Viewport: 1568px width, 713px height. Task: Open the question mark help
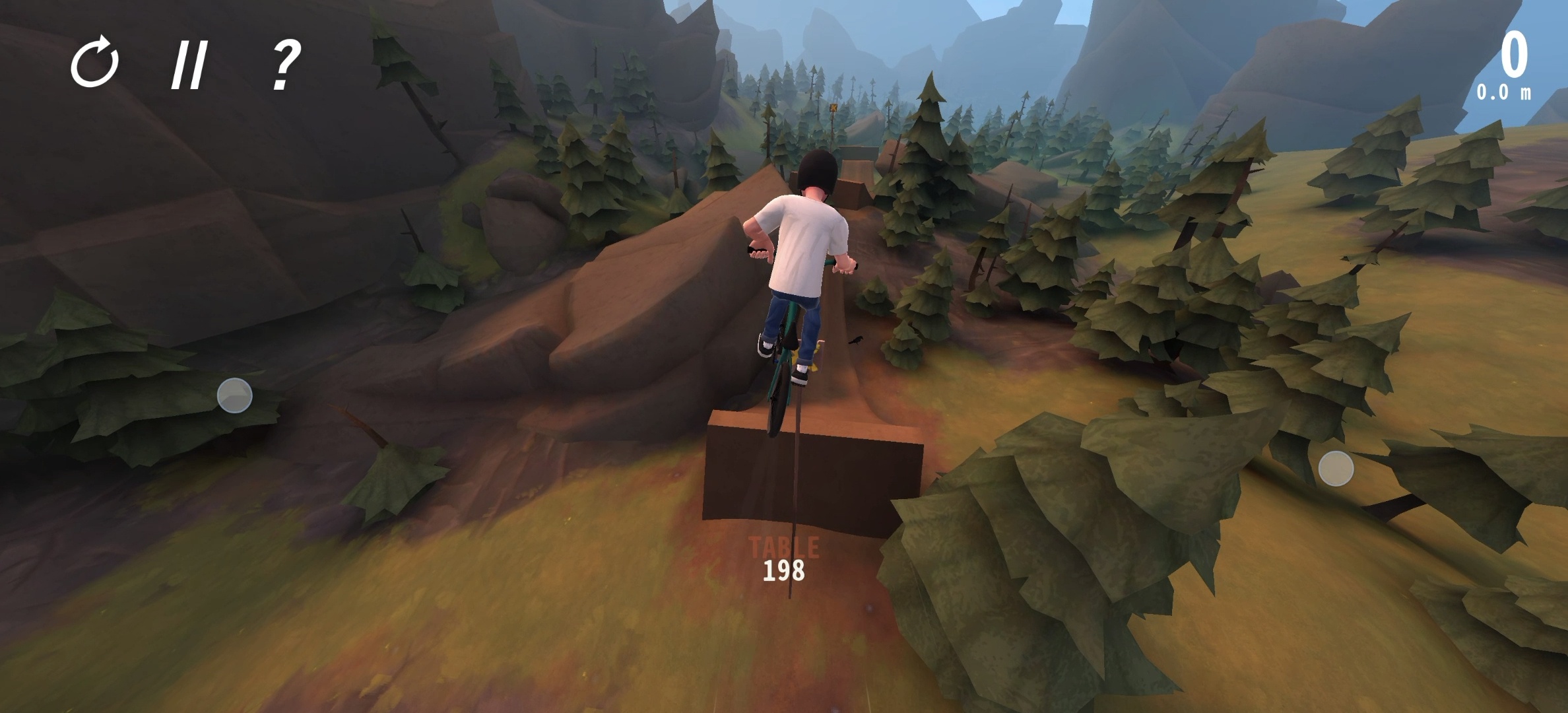coord(286,64)
